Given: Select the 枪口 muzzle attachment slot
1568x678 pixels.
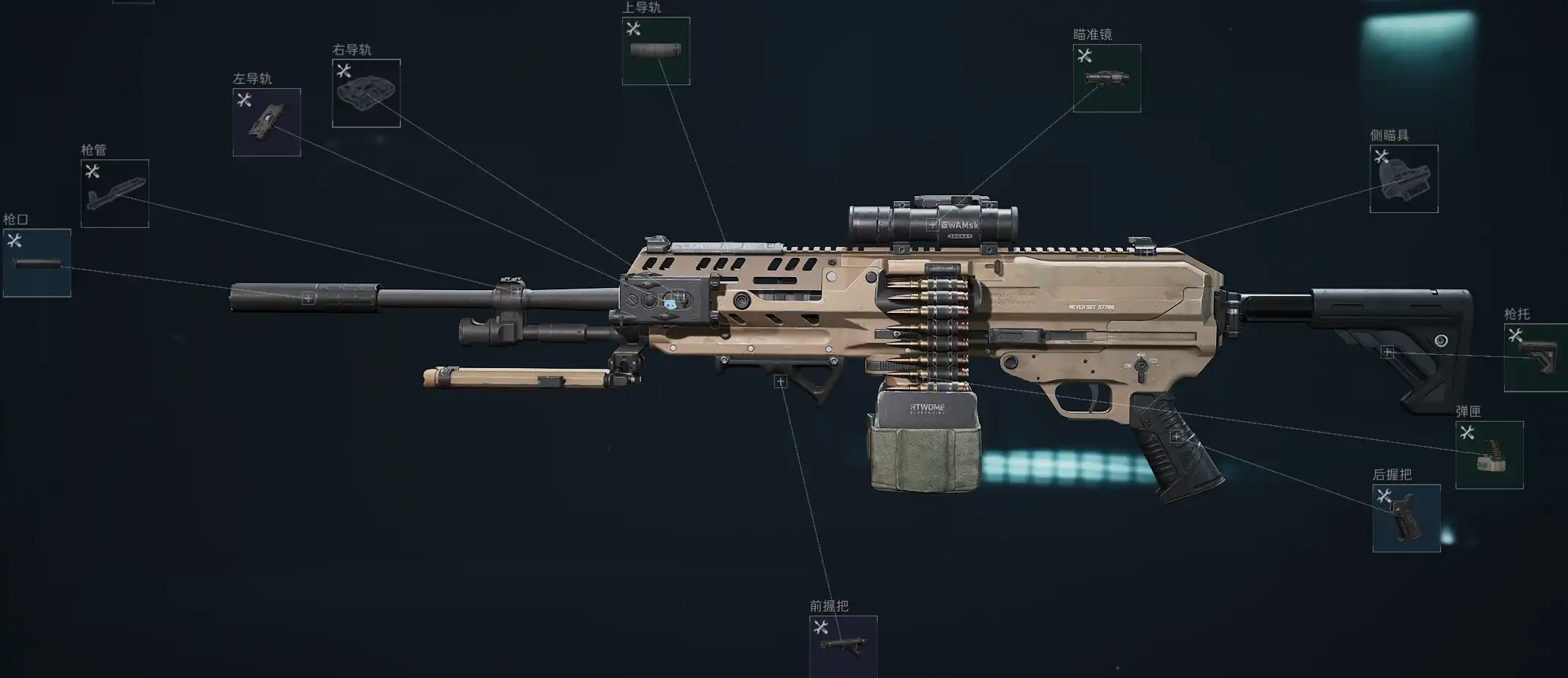Looking at the screenshot, I should [37, 263].
